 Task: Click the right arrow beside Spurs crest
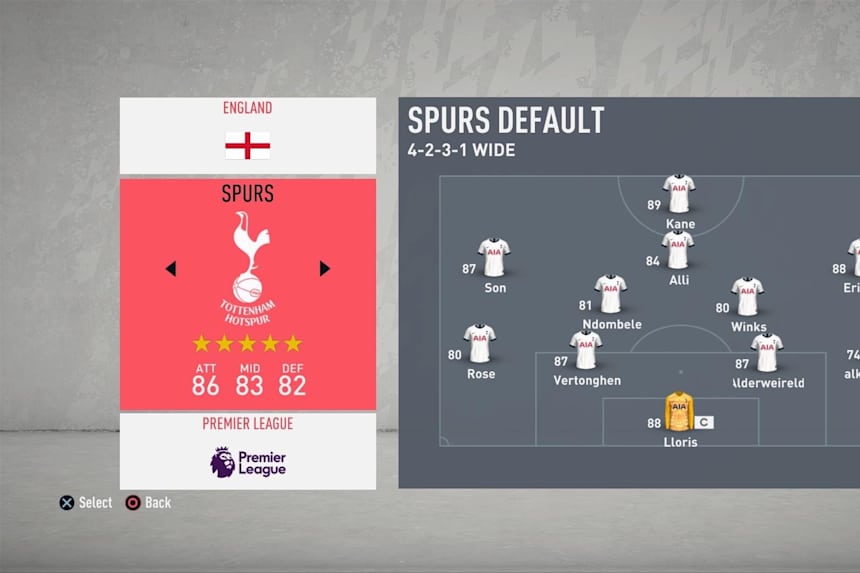[x=324, y=268]
